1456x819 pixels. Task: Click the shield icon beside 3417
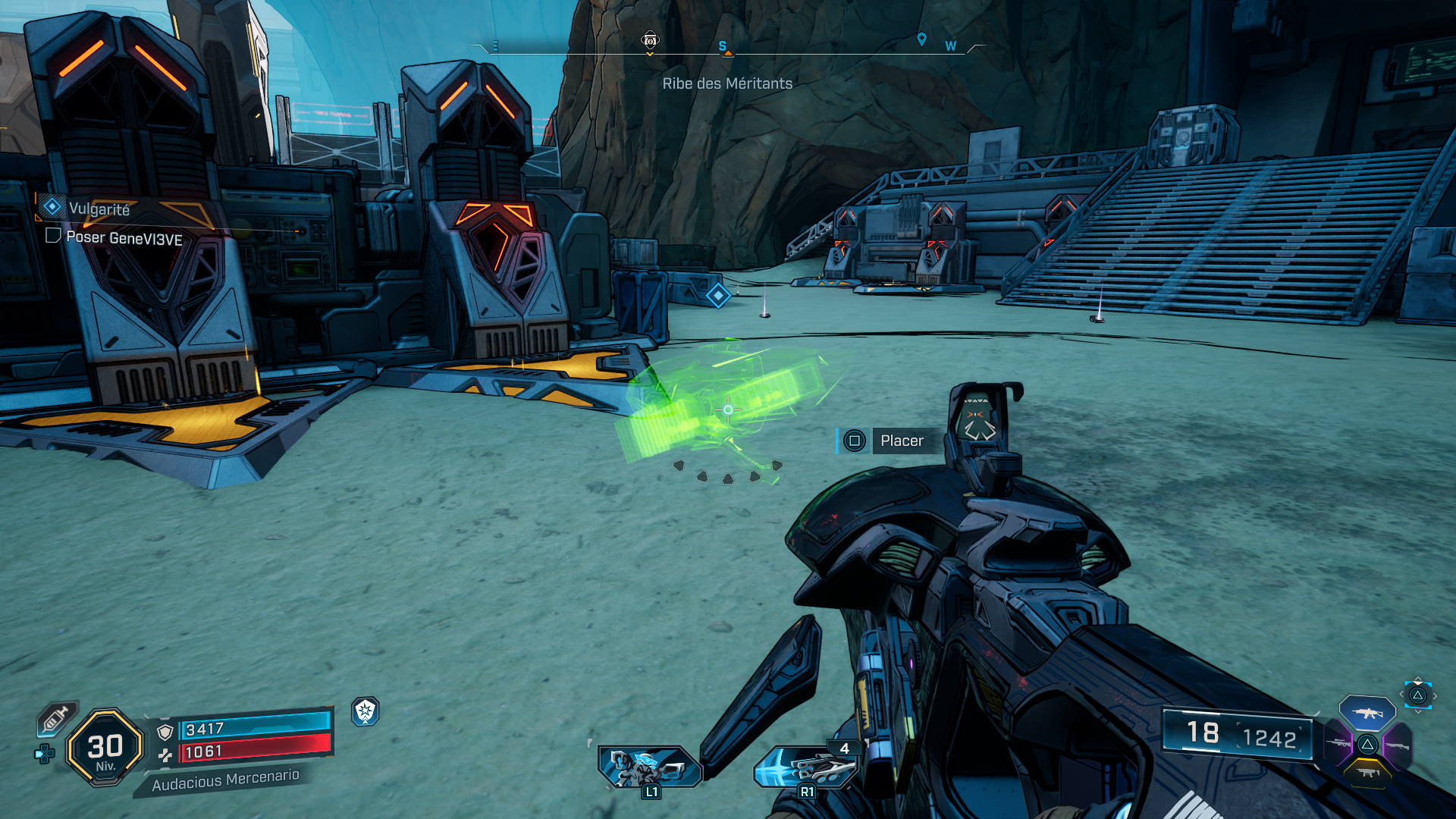pyautogui.click(x=165, y=731)
